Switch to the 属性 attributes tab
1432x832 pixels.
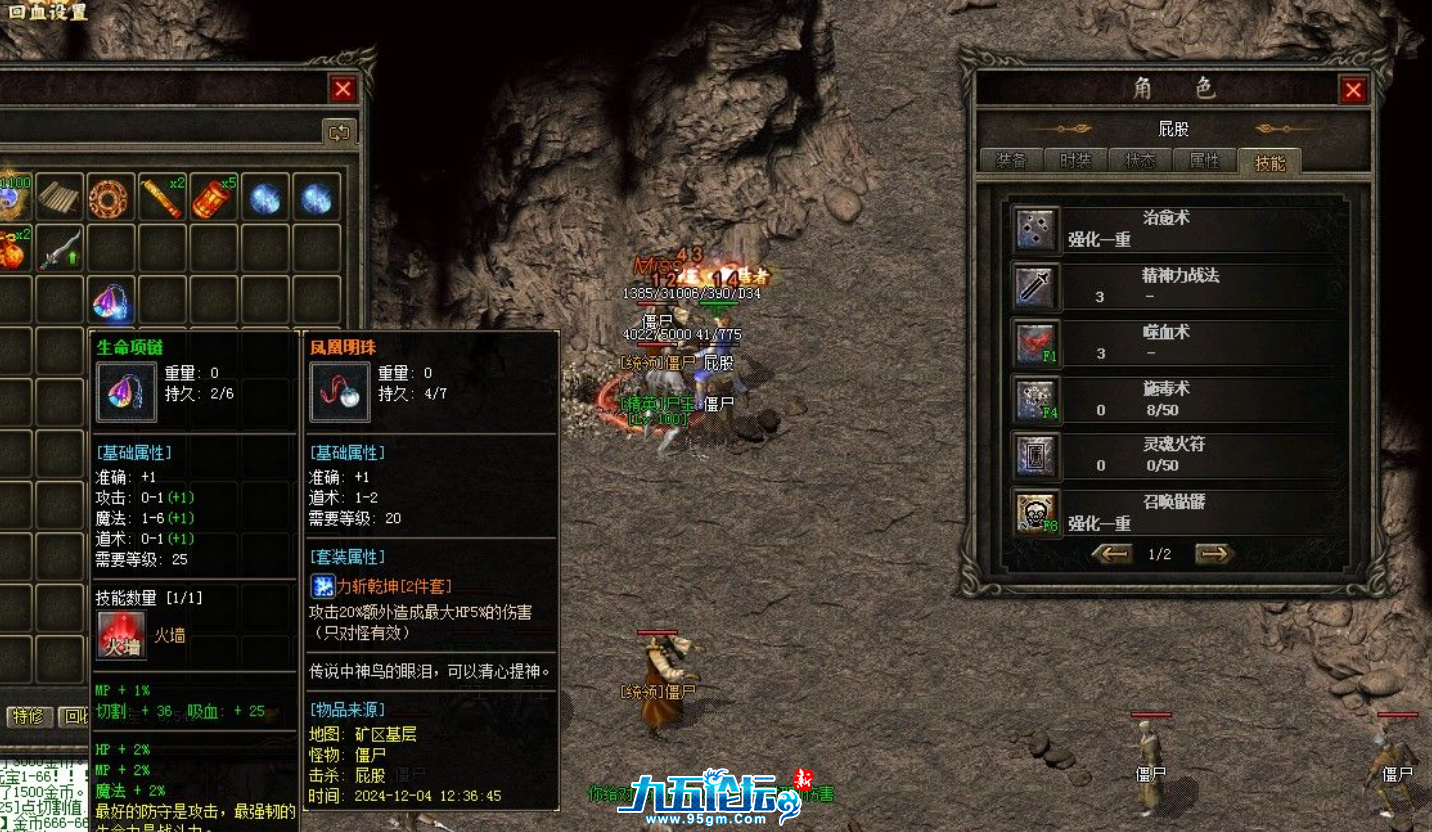pyautogui.click(x=1204, y=161)
